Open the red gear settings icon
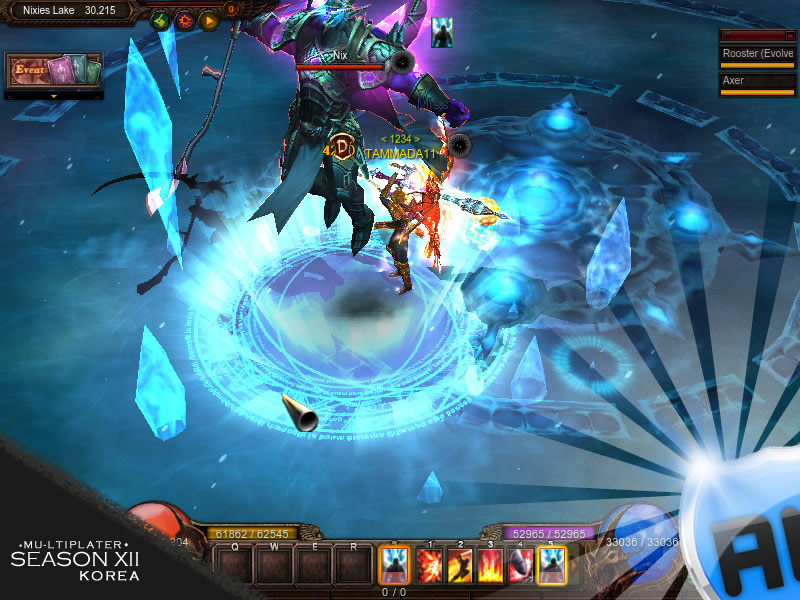The height and width of the screenshot is (600, 800). click(185, 20)
